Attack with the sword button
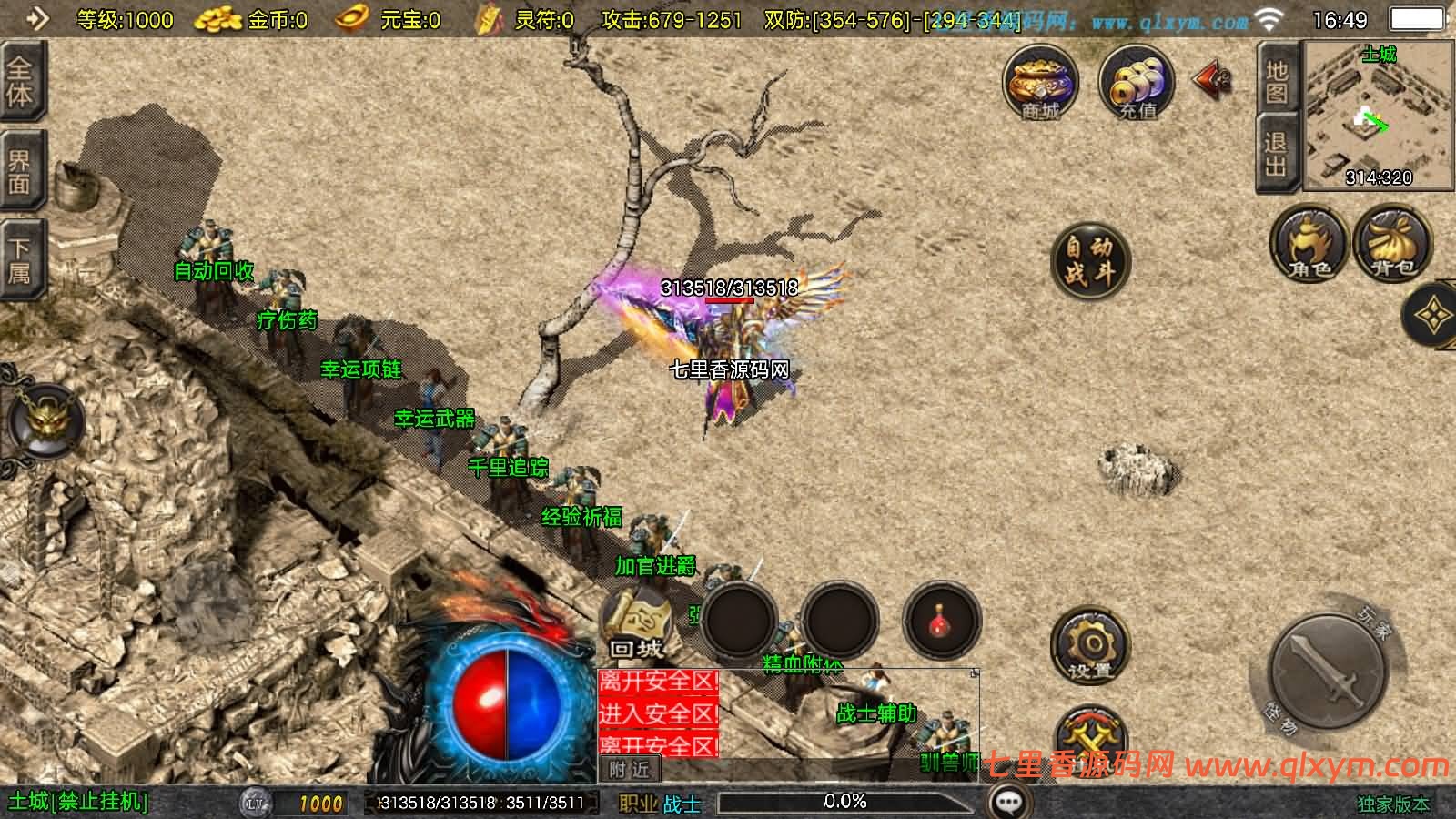Screen dimensions: 1456x819 (1329, 671)
